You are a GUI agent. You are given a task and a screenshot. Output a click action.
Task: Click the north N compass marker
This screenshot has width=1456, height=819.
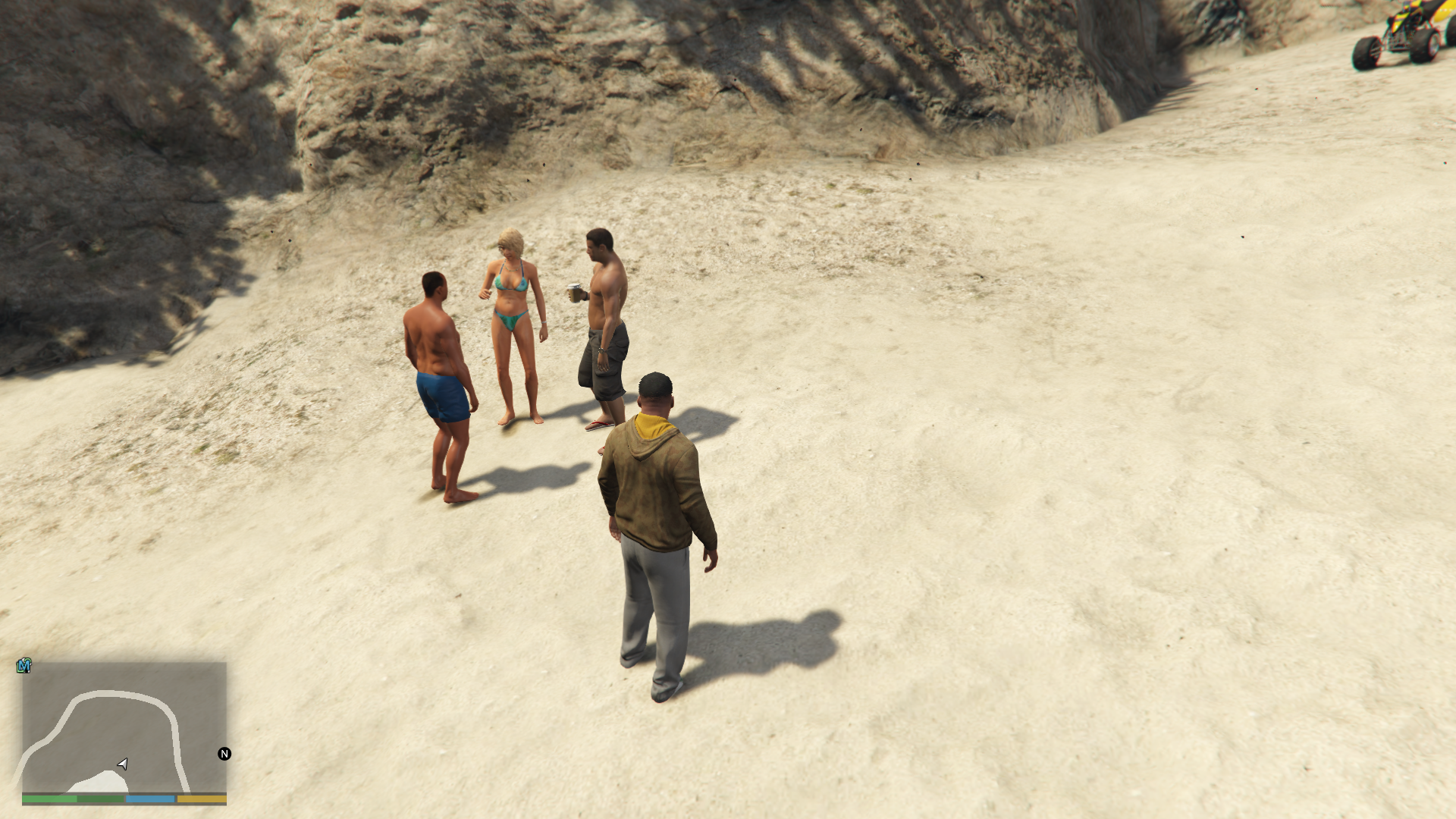[224, 753]
